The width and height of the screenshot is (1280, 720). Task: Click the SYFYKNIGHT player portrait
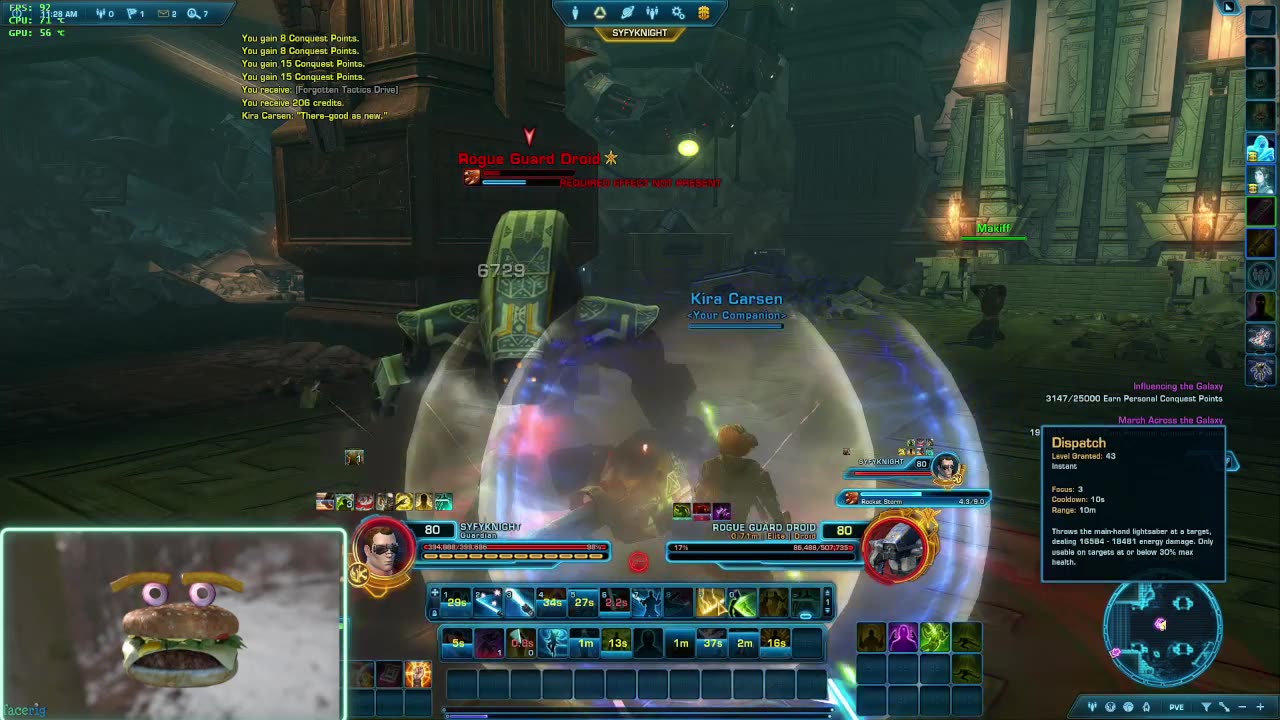(x=385, y=548)
